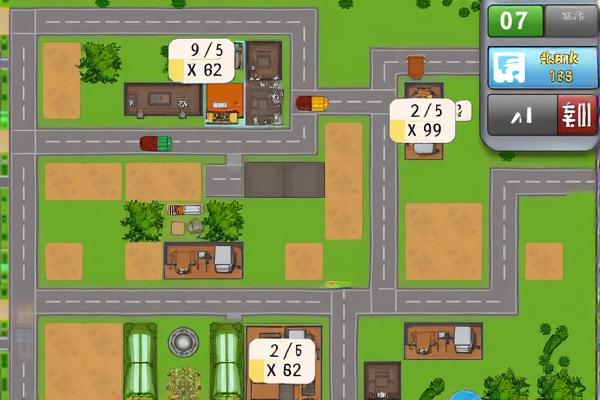This screenshot has width=600, height=400.
Task: Open the blue panel with the white icon
Action: tap(541, 68)
